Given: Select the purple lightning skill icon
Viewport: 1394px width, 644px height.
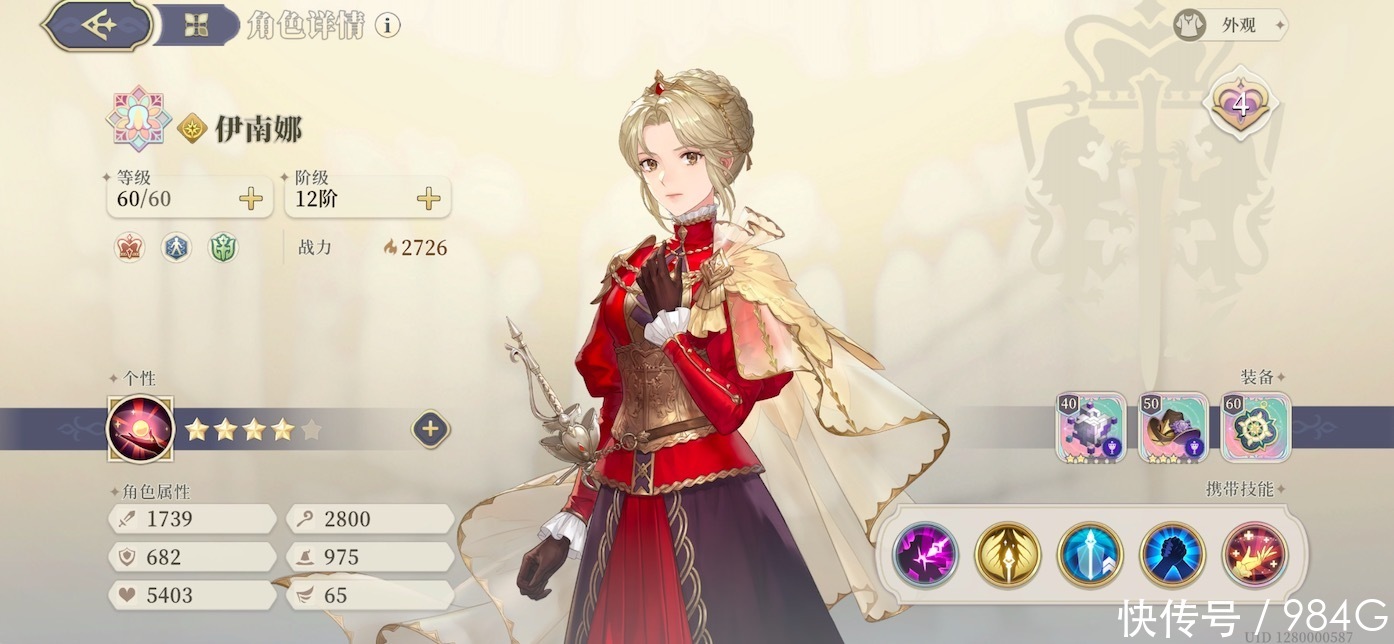Looking at the screenshot, I should (x=925, y=554).
